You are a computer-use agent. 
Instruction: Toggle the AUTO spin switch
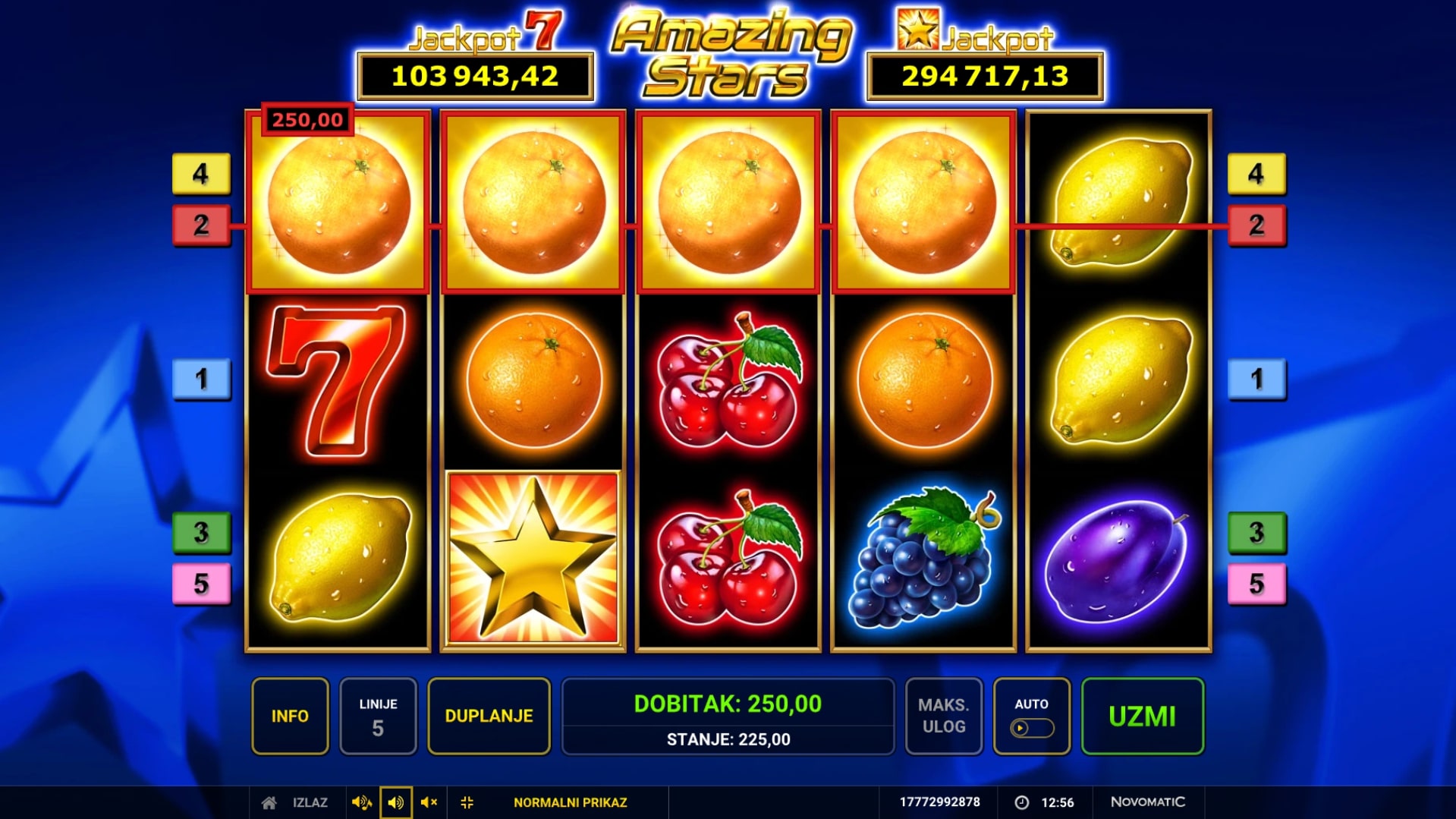(x=1031, y=727)
